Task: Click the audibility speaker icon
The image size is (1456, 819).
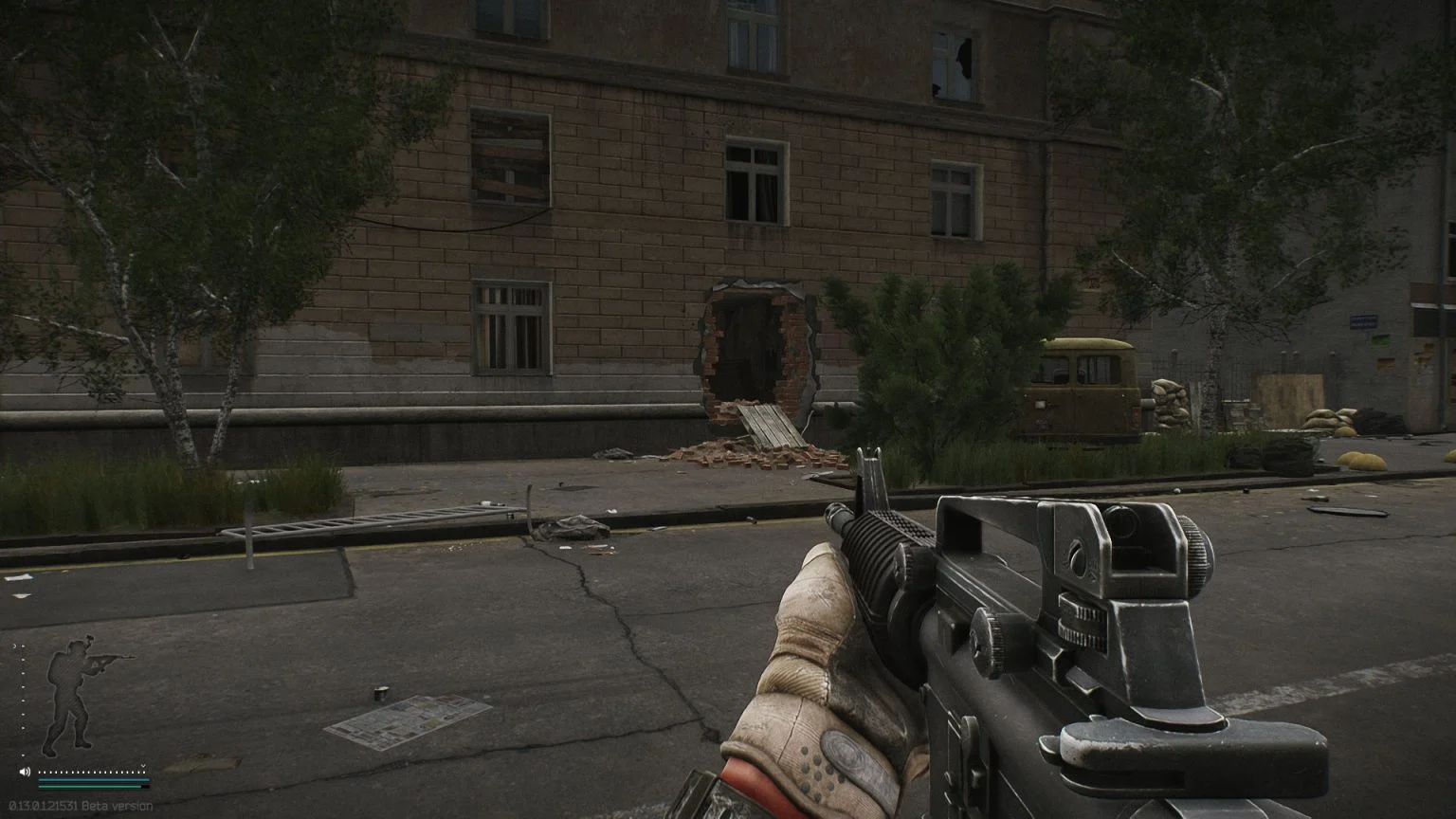Action: coord(25,772)
